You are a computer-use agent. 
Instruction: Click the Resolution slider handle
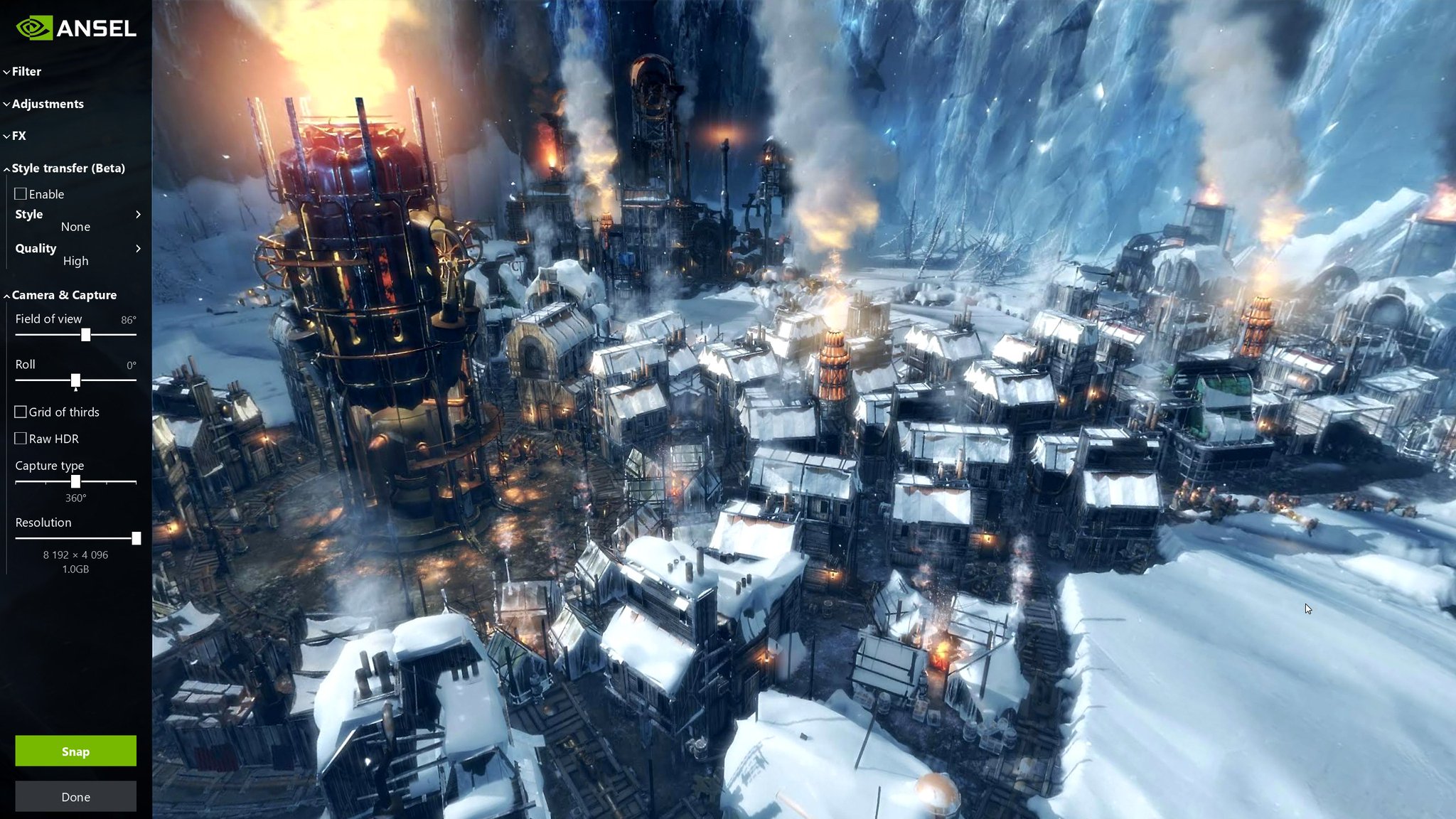coord(136,539)
